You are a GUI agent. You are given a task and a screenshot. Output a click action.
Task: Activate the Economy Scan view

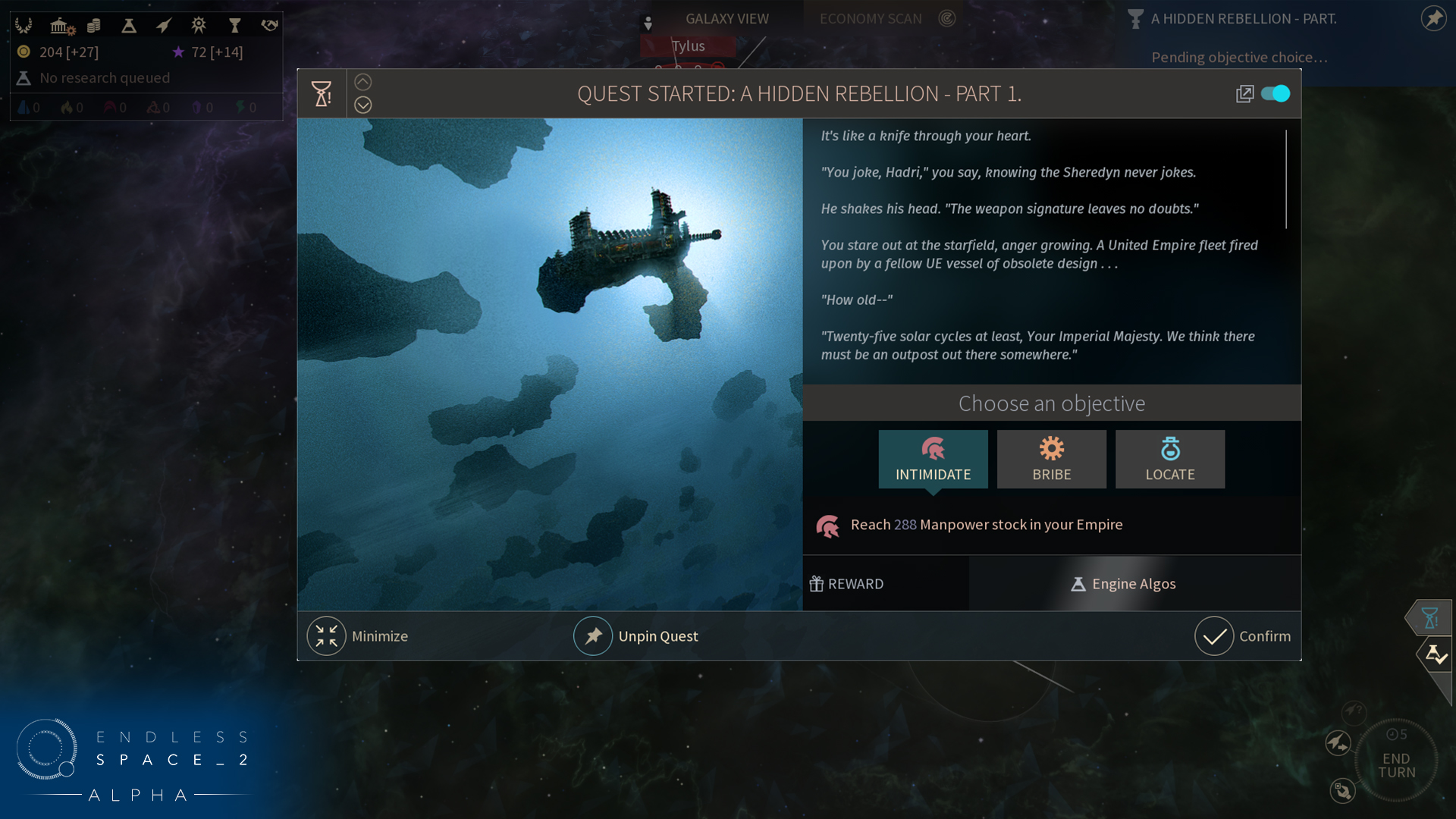tap(871, 19)
